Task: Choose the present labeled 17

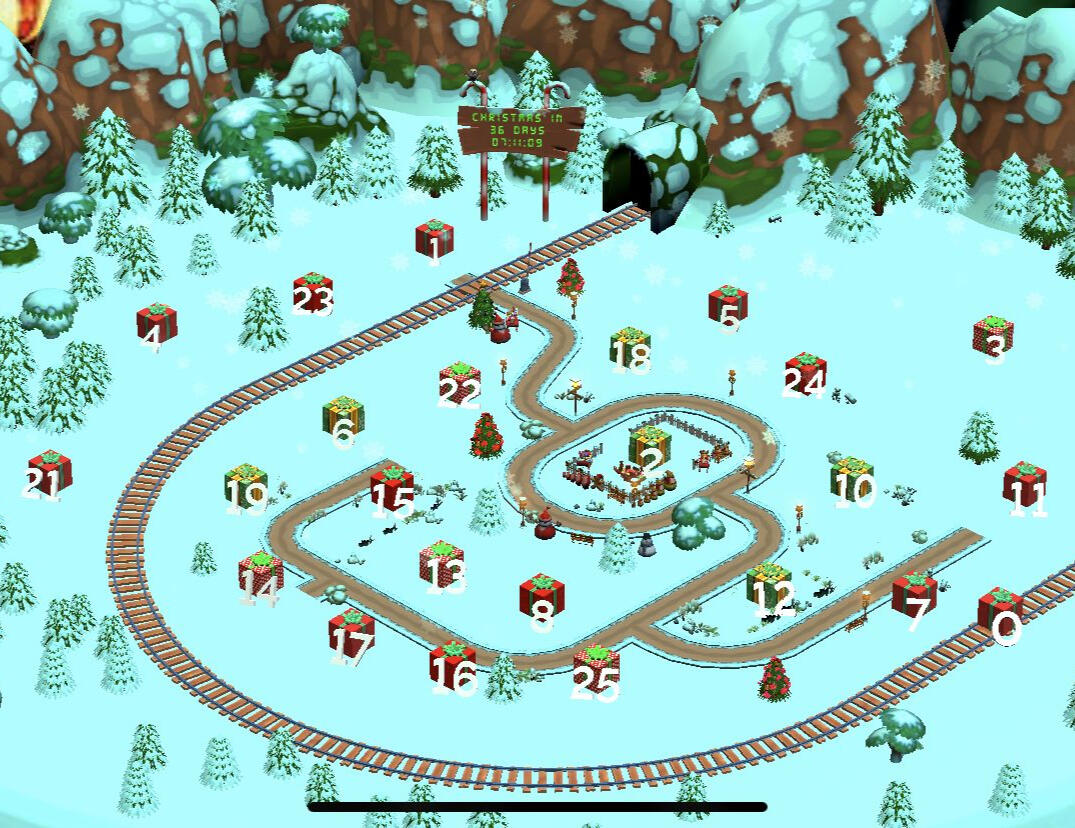Action: [x=351, y=632]
